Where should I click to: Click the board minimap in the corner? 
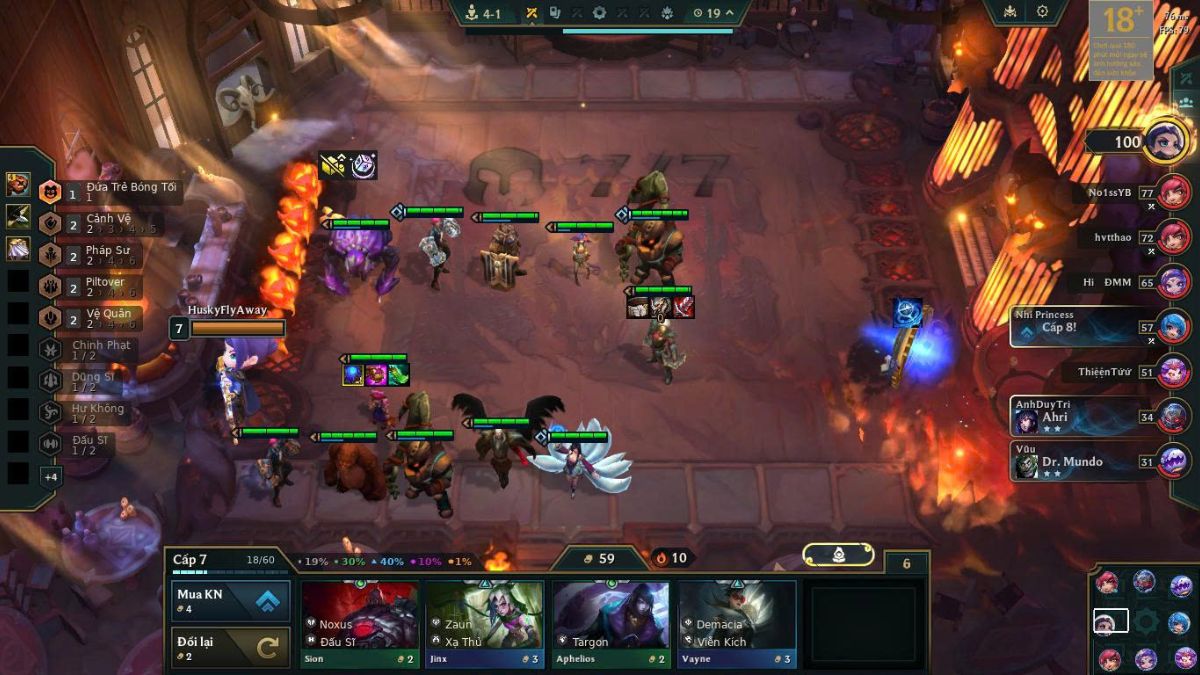pyautogui.click(x=1145, y=621)
